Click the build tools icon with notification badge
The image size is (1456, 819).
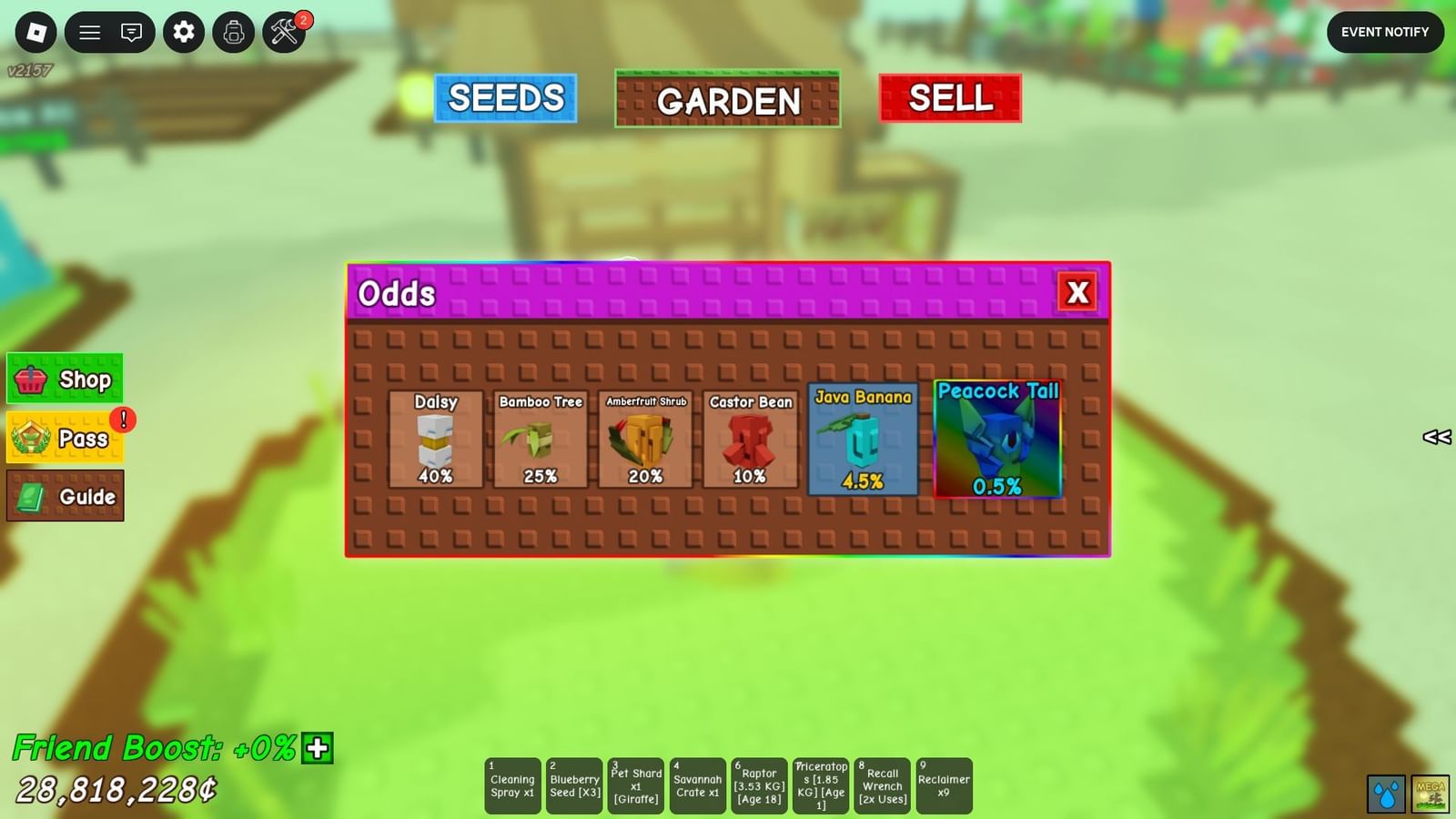point(283,32)
